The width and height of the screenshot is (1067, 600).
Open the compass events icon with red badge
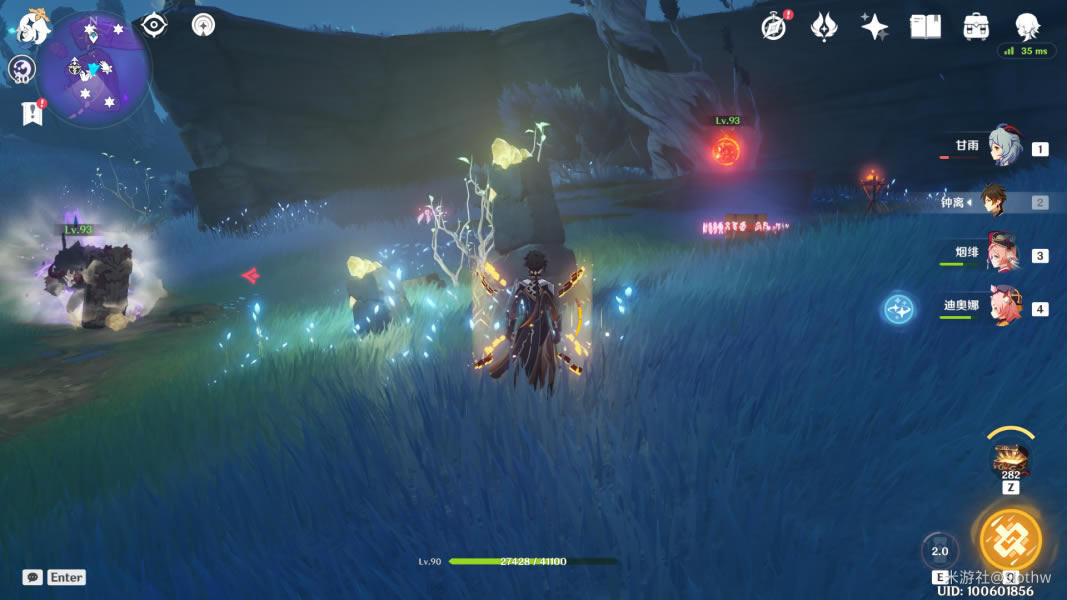[x=774, y=27]
